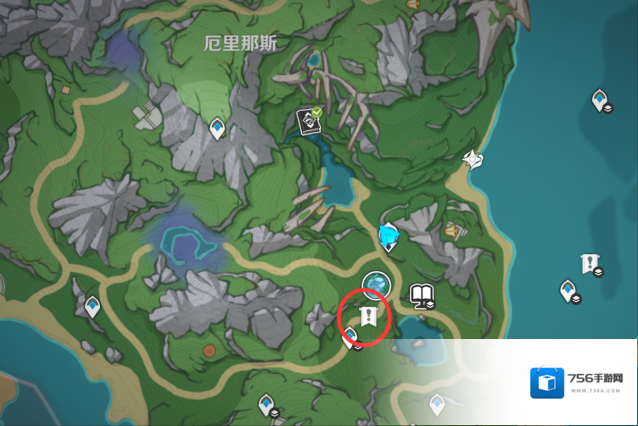The image size is (638, 426).
Task: Click the open book map marker
Action: pos(421,295)
